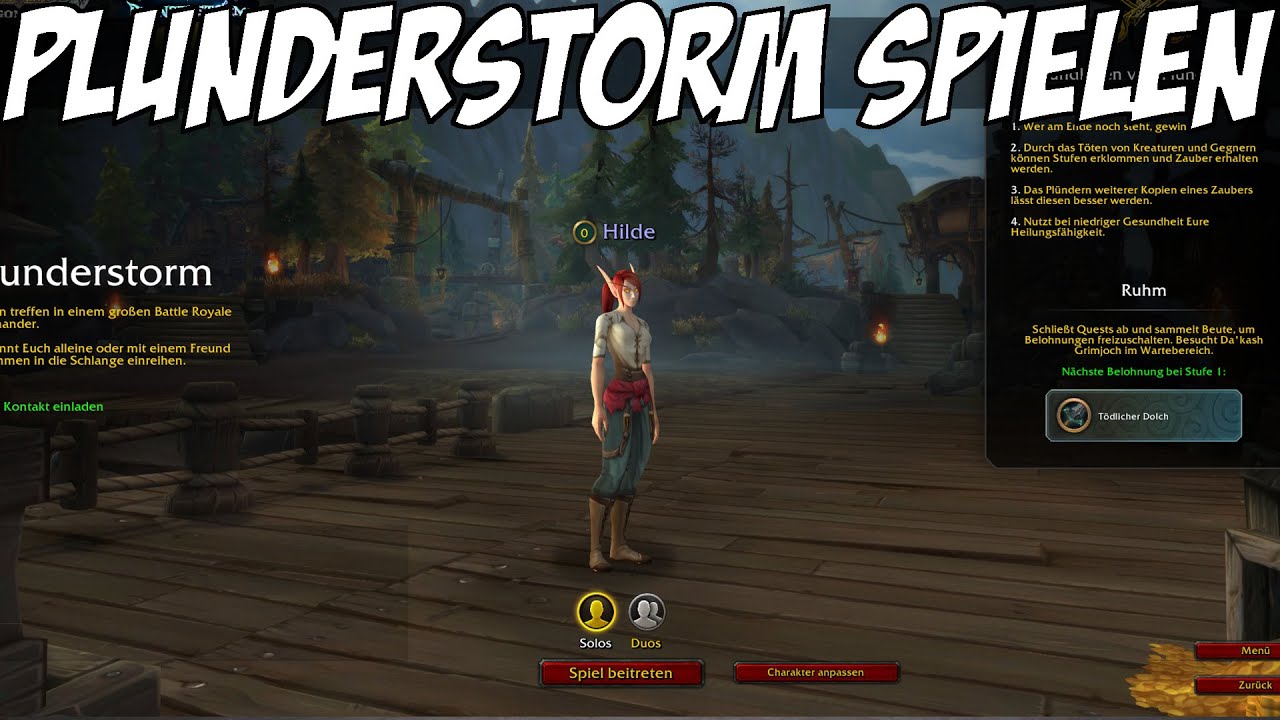This screenshot has height=720, width=1280.
Task: Click the Ruhm section header
Action: (1146, 290)
